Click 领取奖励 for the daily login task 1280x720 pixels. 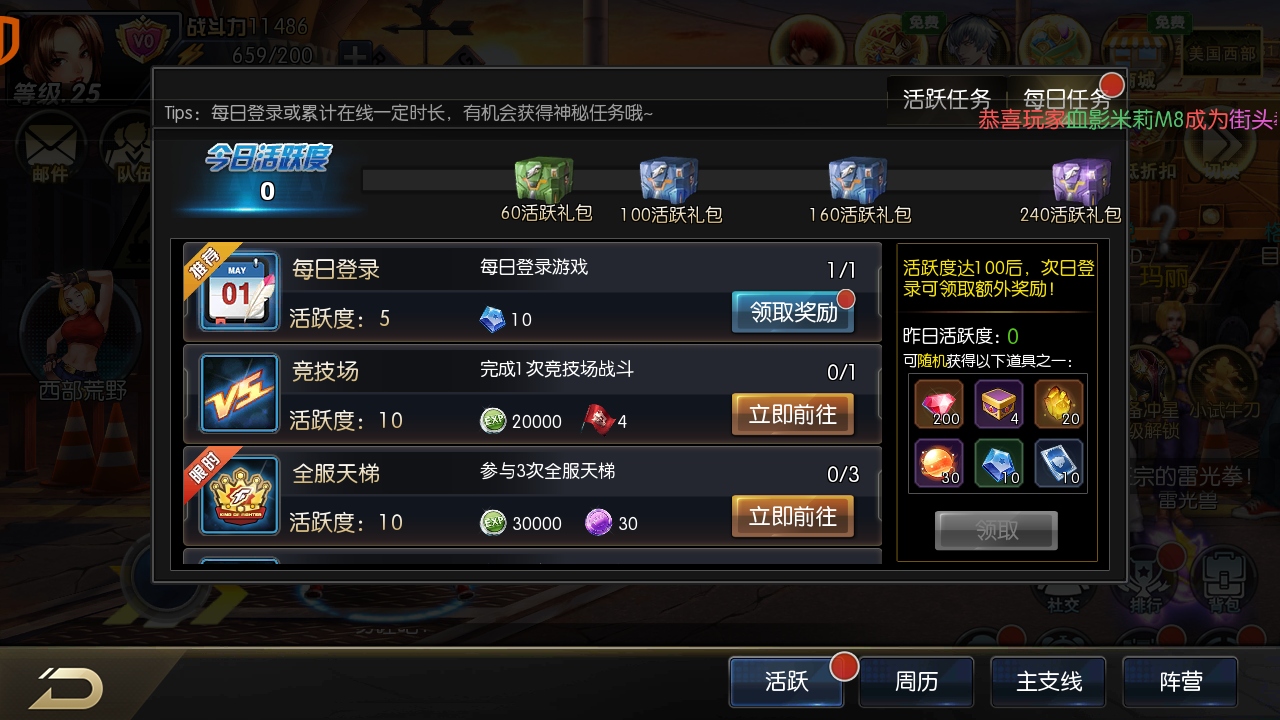792,312
